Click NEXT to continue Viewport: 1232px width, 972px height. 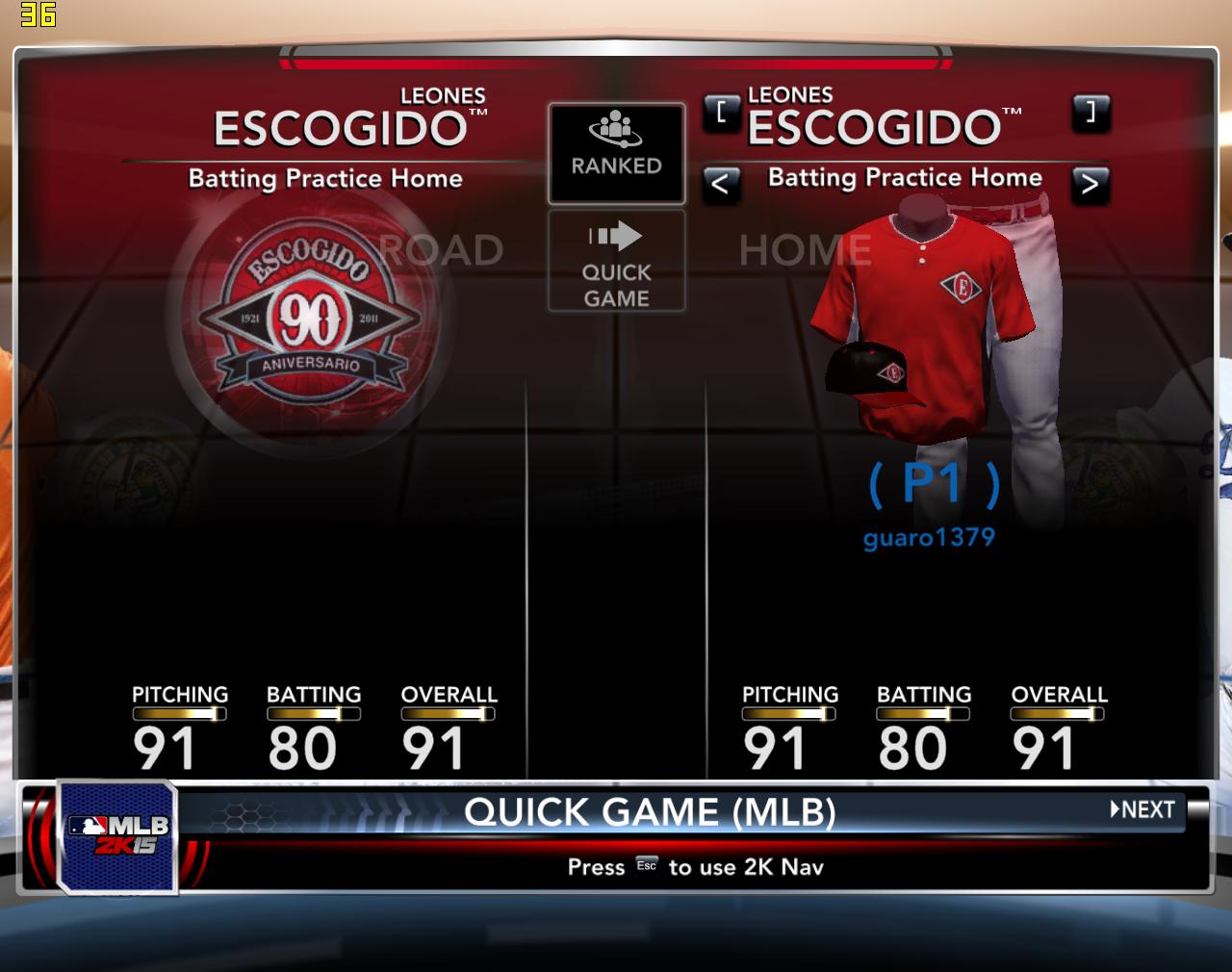[x=1143, y=809]
